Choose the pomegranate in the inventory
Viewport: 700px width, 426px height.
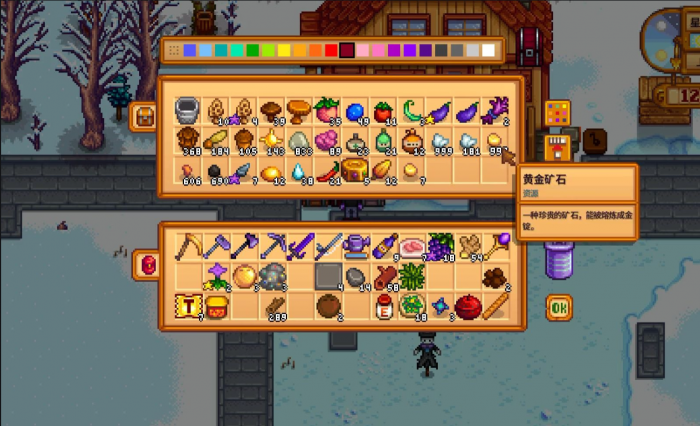point(467,307)
